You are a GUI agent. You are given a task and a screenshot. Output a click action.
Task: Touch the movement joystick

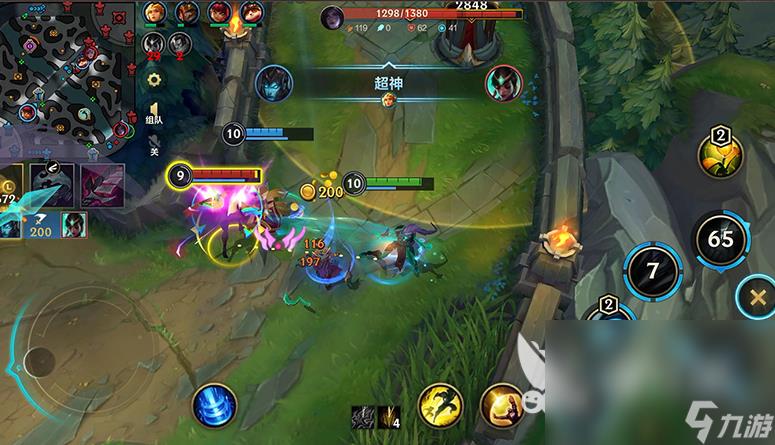[42, 360]
